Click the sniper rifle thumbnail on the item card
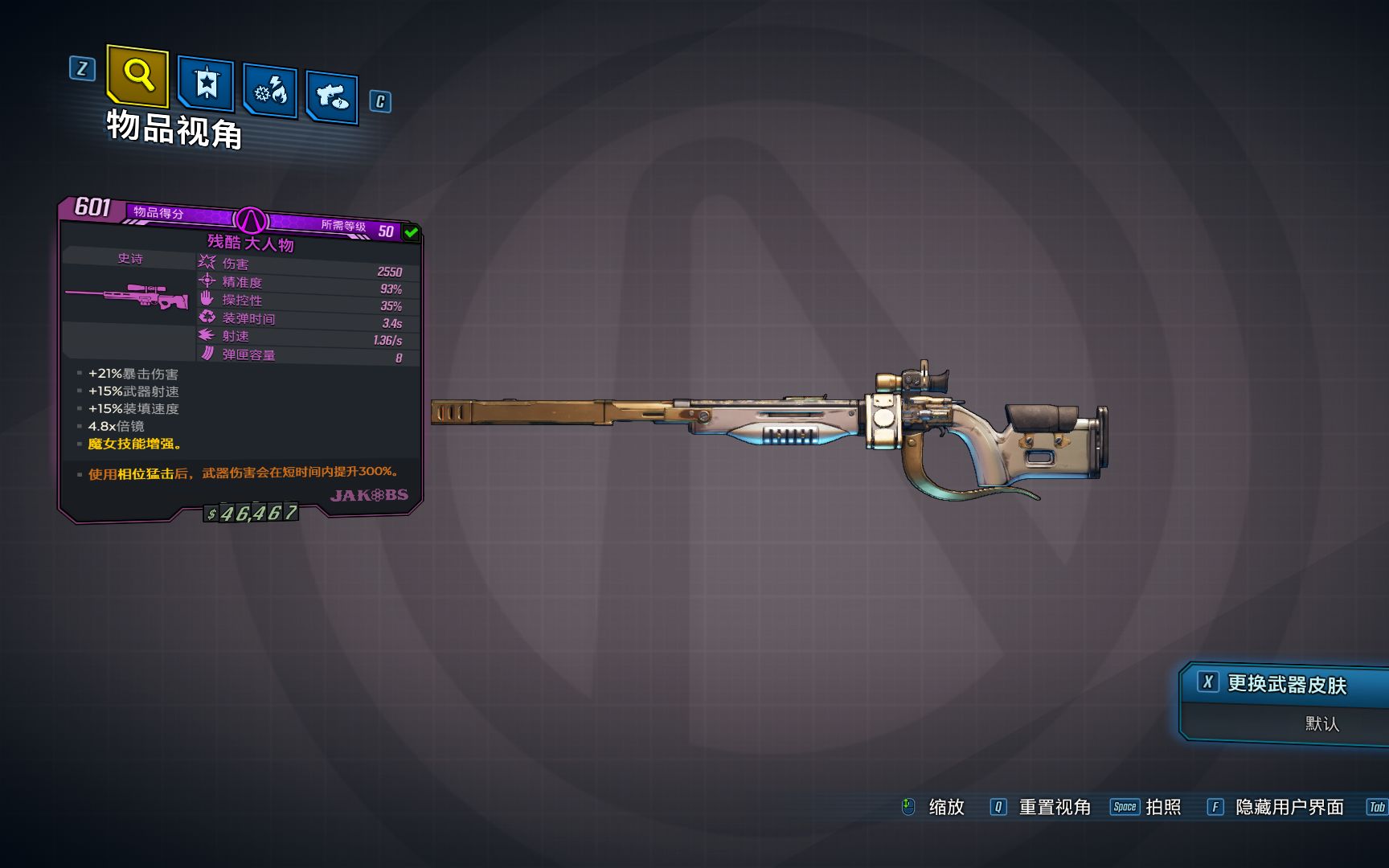The image size is (1389, 868). point(128,295)
